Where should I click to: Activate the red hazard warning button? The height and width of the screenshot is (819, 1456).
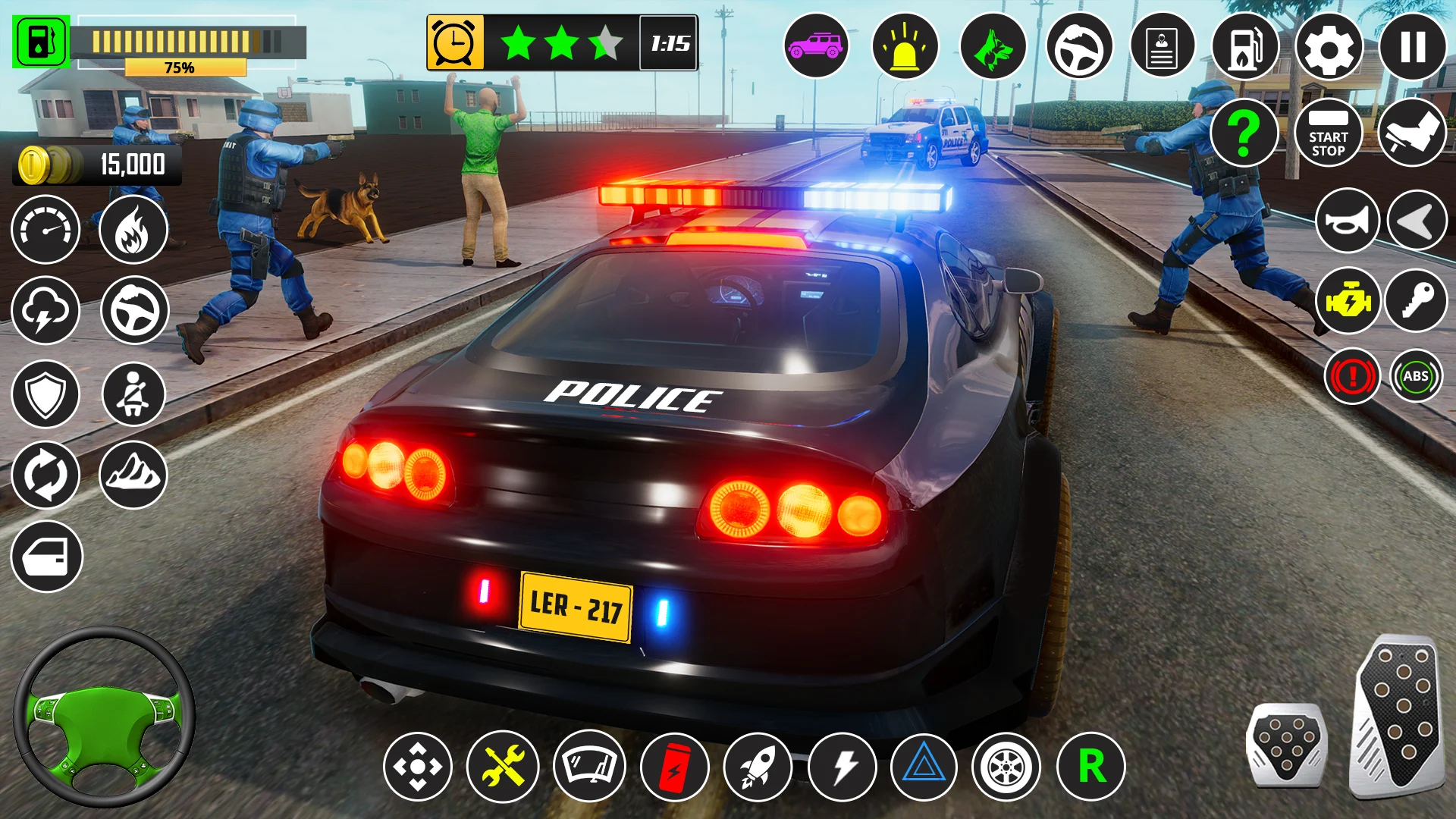(1351, 376)
